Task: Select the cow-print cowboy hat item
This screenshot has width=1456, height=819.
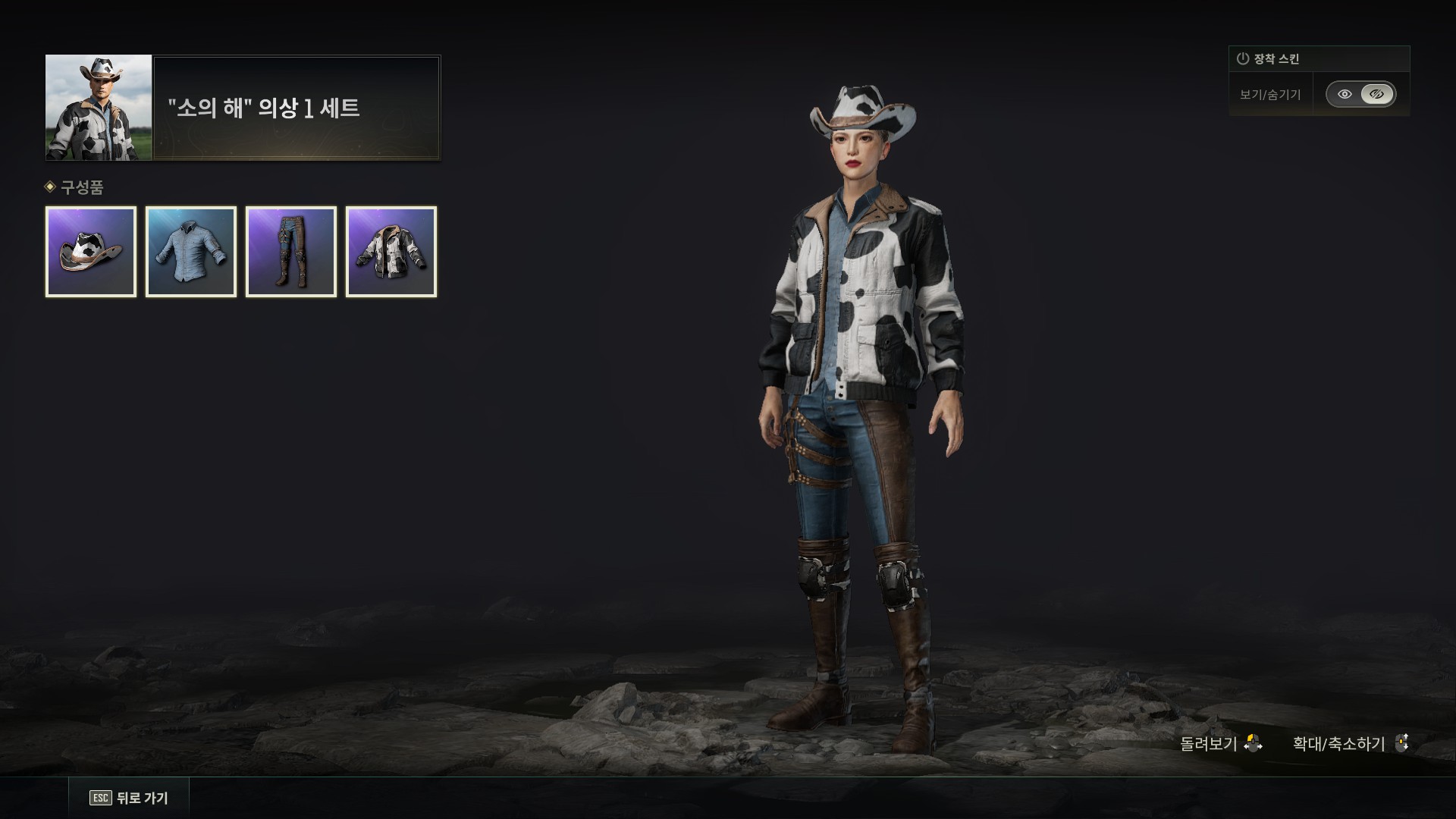Action: (91, 252)
